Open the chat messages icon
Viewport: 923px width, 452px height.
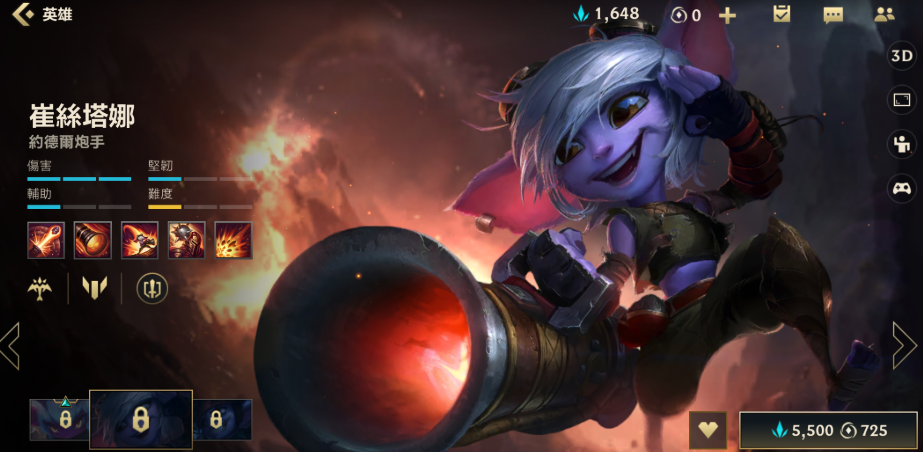(x=833, y=15)
